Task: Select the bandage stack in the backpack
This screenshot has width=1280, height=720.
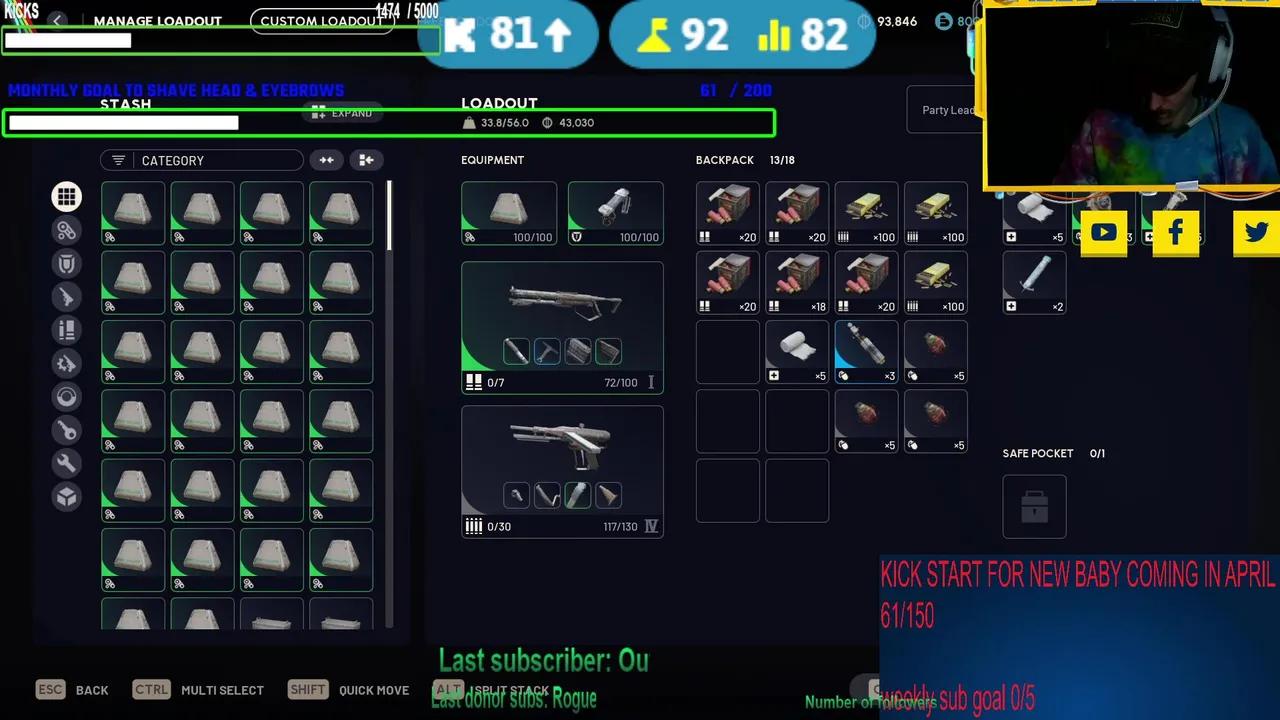Action: click(x=797, y=351)
